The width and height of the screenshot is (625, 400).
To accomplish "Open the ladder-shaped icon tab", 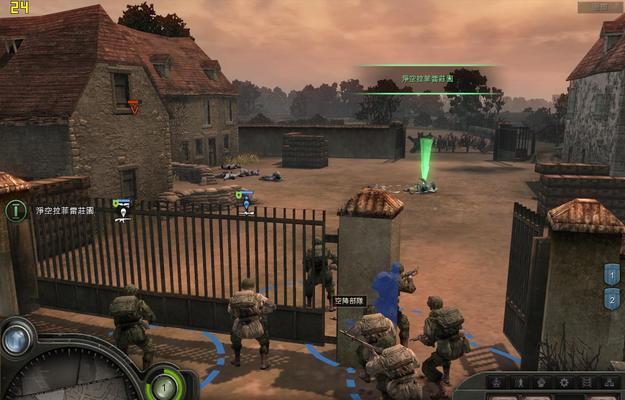I will click(587, 383).
